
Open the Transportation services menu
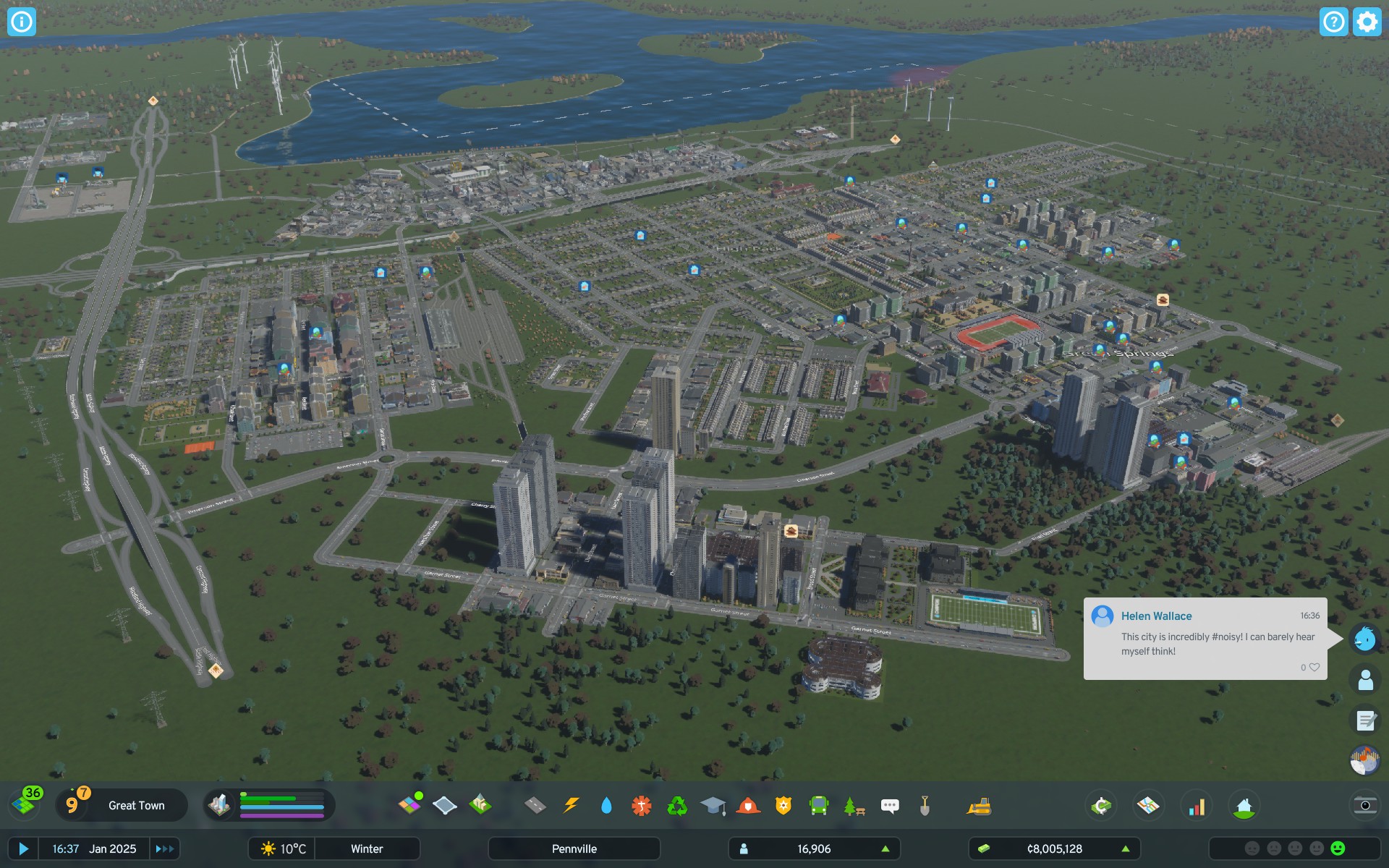pos(817,805)
